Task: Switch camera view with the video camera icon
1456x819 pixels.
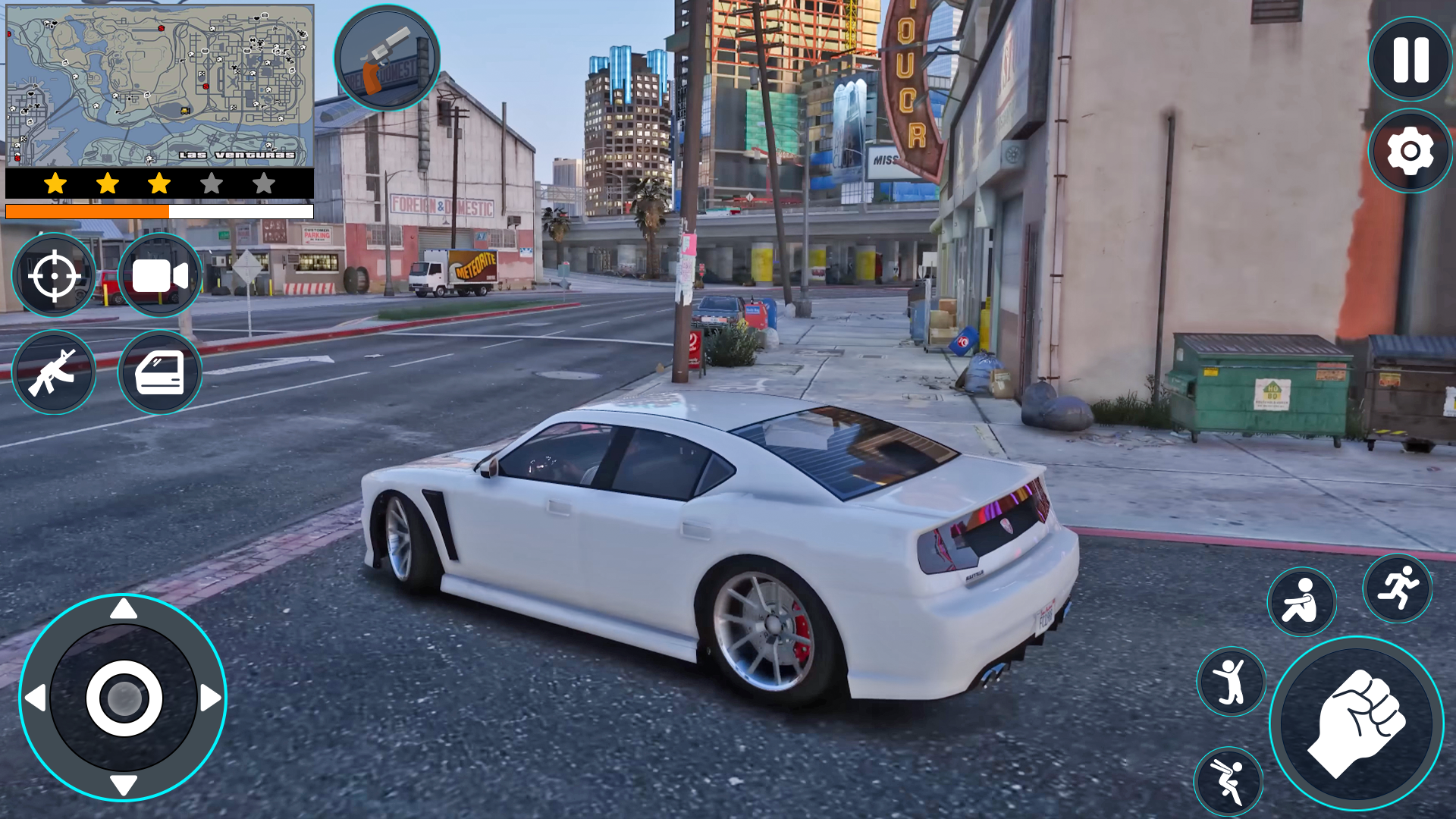Action: pos(159,275)
